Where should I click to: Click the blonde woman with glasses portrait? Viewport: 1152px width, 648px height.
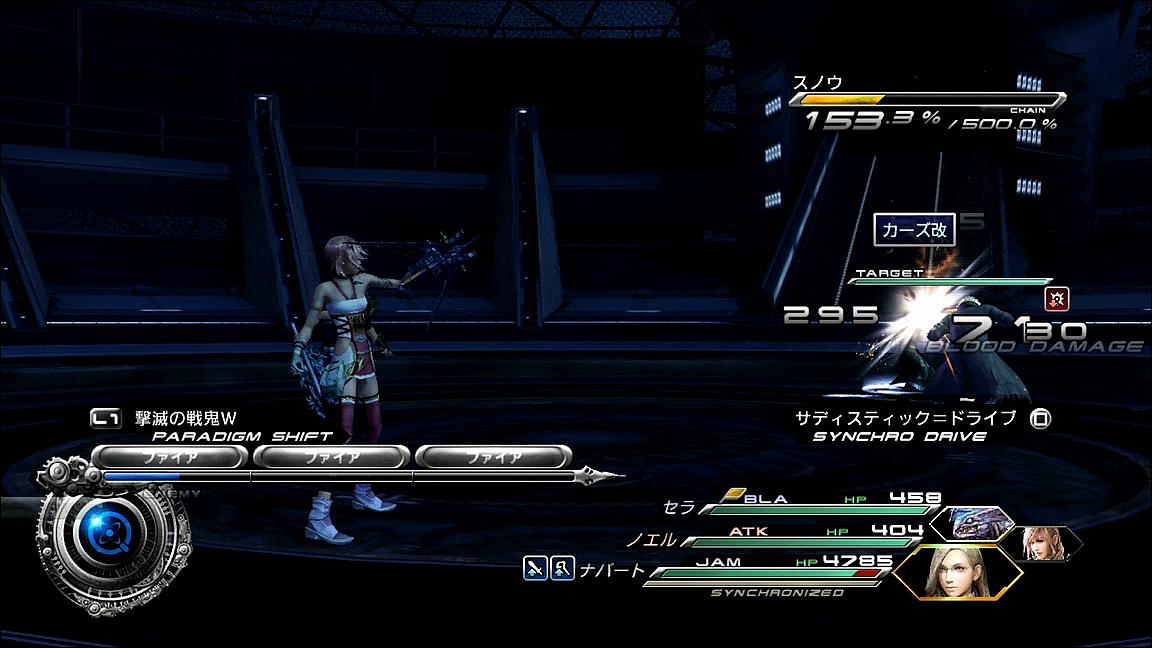[955, 573]
